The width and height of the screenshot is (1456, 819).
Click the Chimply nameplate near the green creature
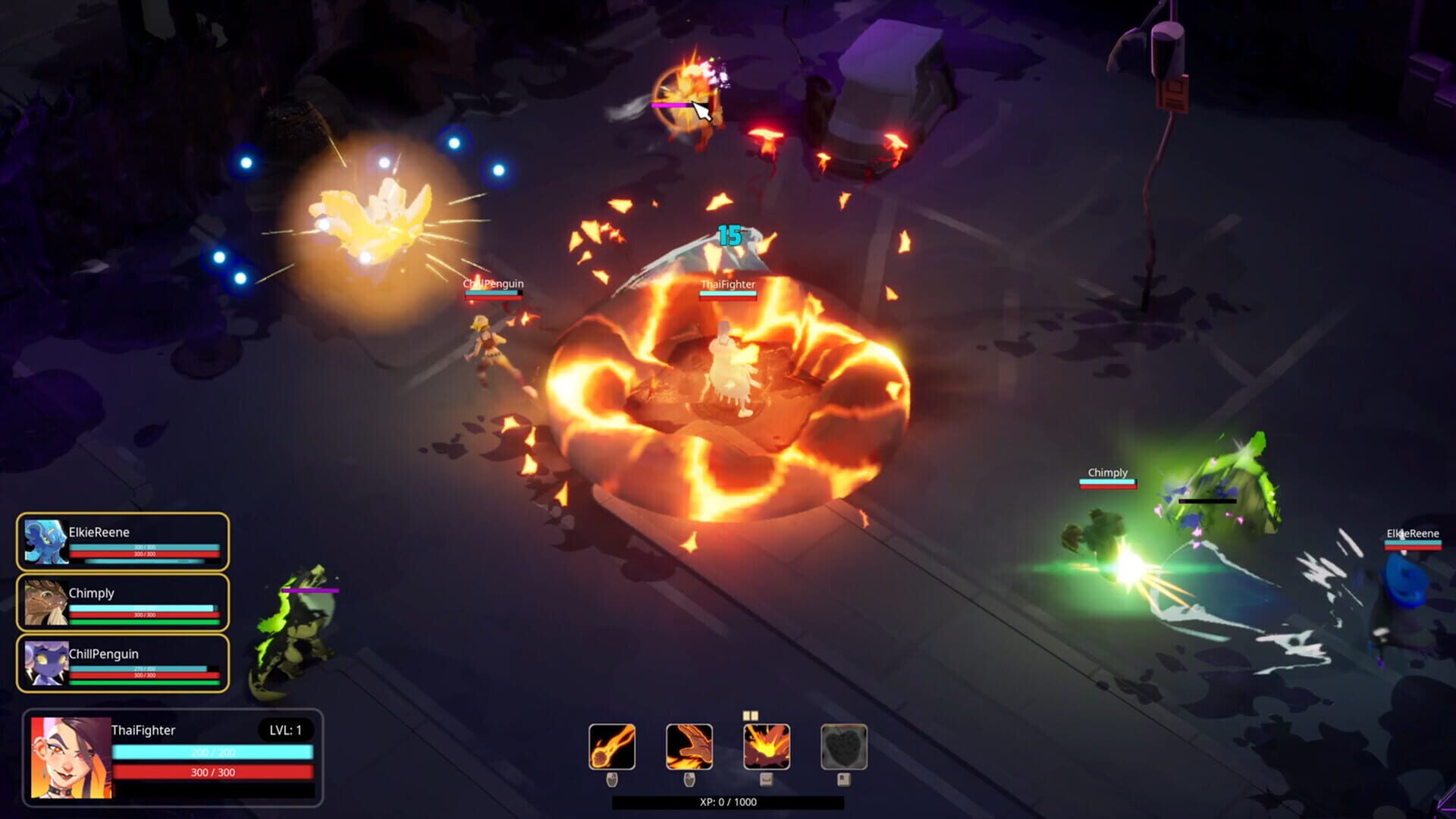tap(1107, 472)
